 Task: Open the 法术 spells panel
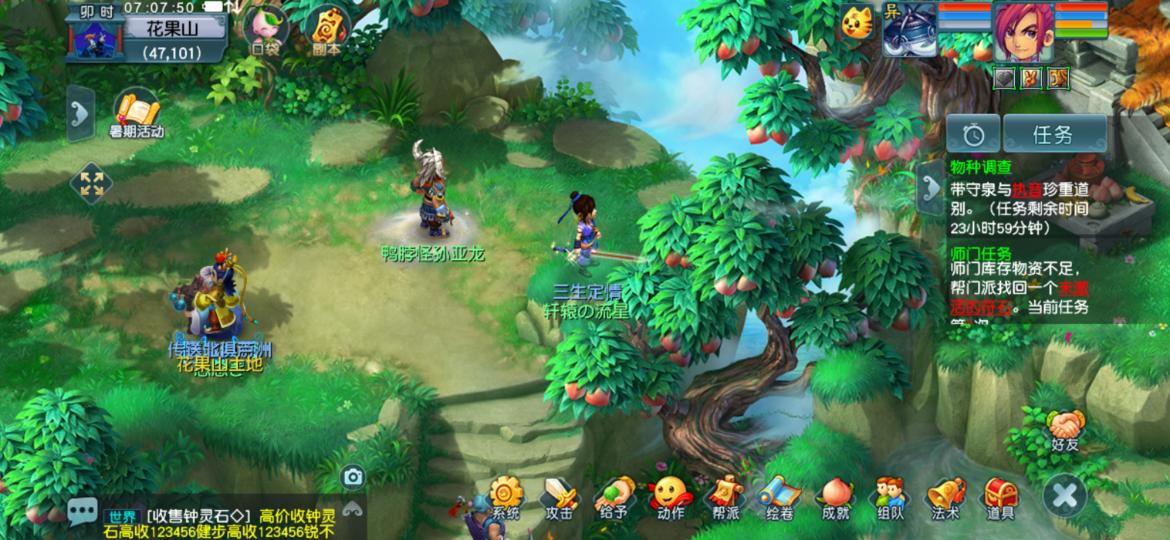point(944,497)
